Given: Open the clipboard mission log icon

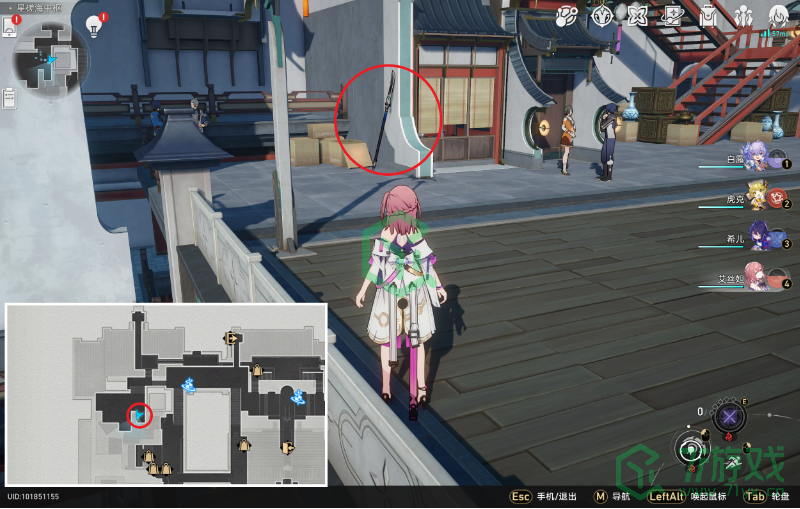Looking at the screenshot, I should pyautogui.click(x=10, y=97).
